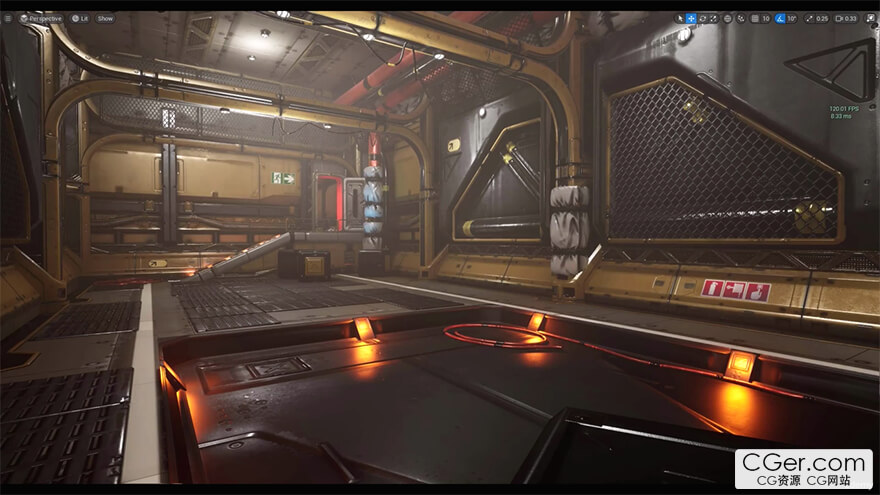Switch to the rotate tool

702,18
